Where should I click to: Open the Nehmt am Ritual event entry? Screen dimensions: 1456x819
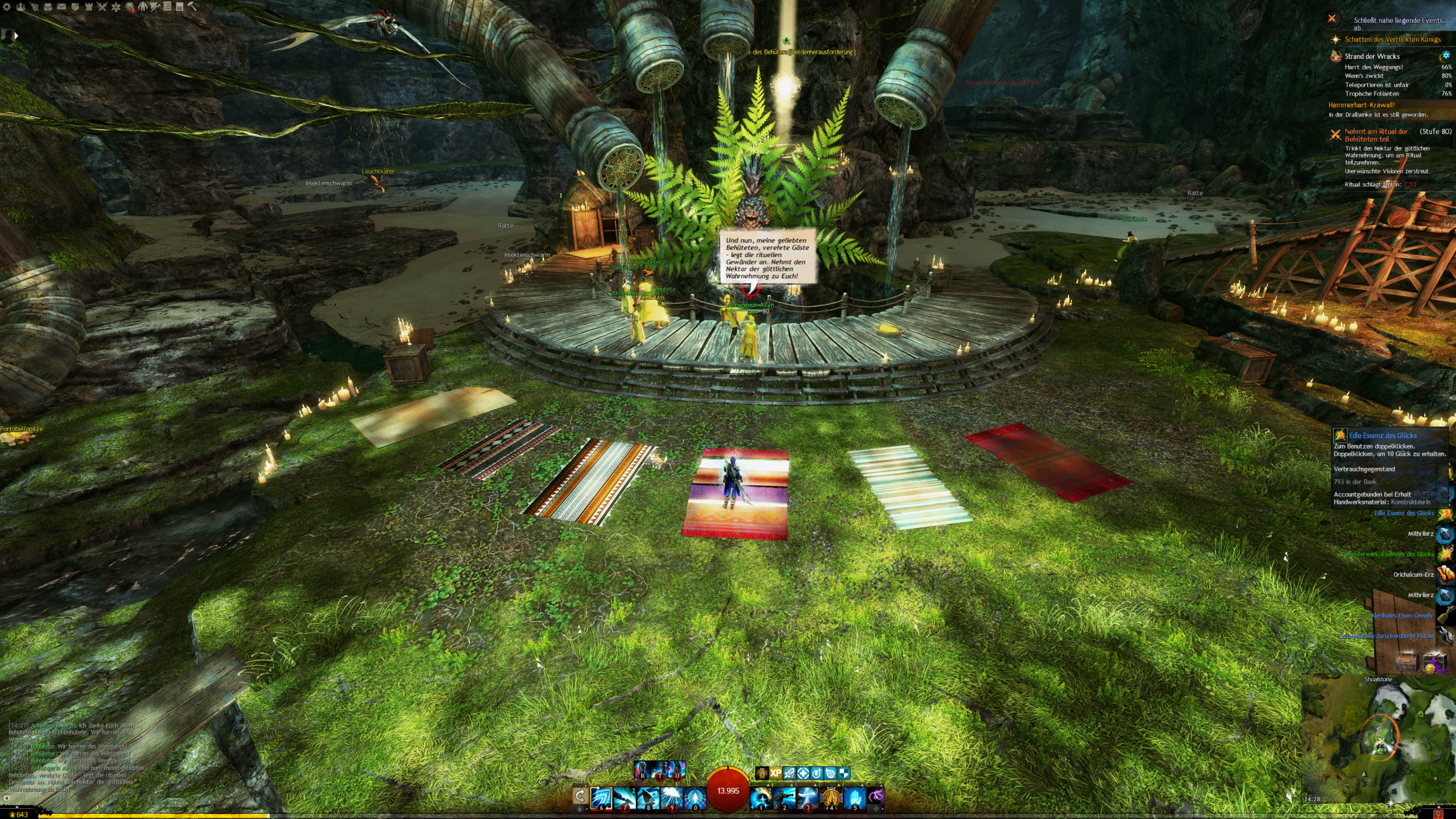pos(1376,135)
